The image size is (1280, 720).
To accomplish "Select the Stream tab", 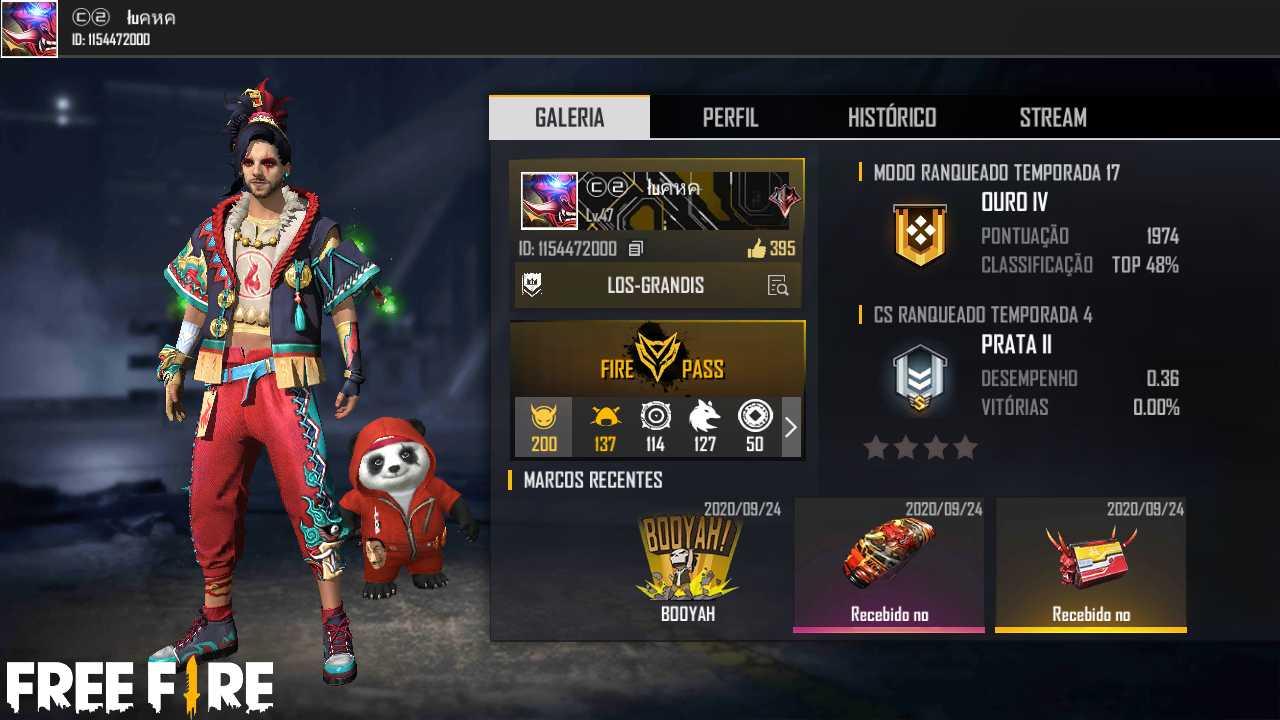I will (x=1053, y=117).
